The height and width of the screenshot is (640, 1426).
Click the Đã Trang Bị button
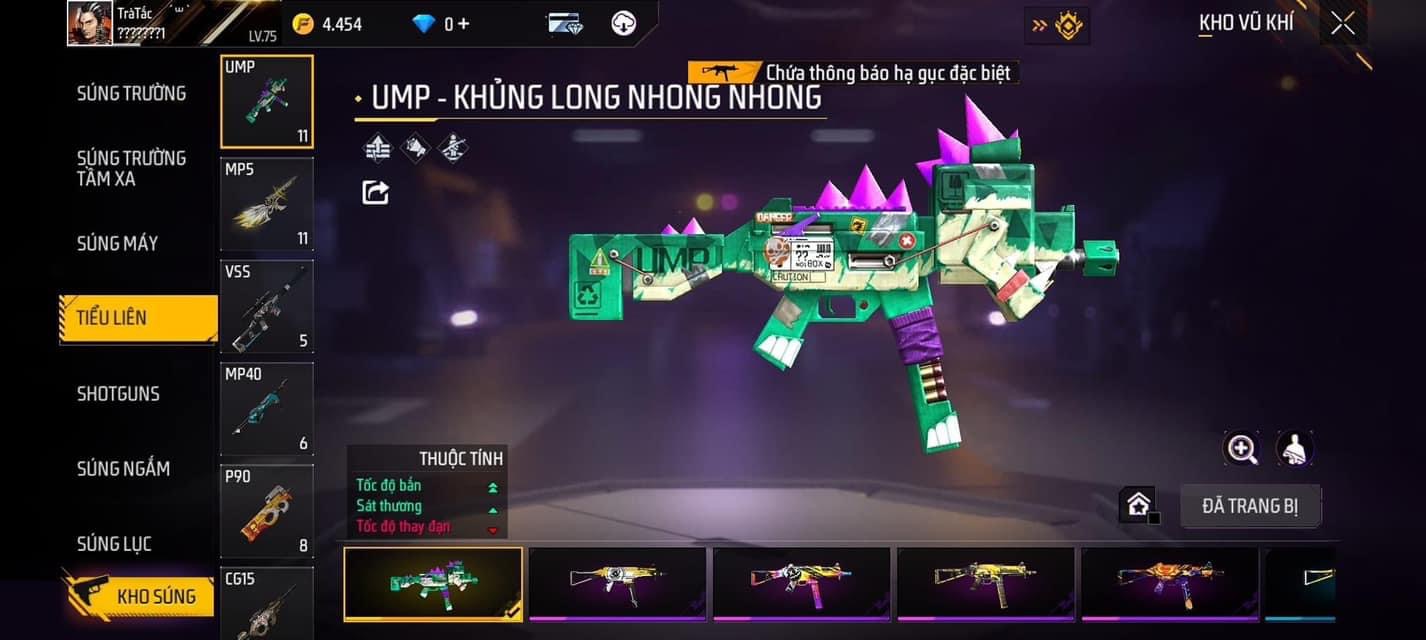pyautogui.click(x=1250, y=506)
